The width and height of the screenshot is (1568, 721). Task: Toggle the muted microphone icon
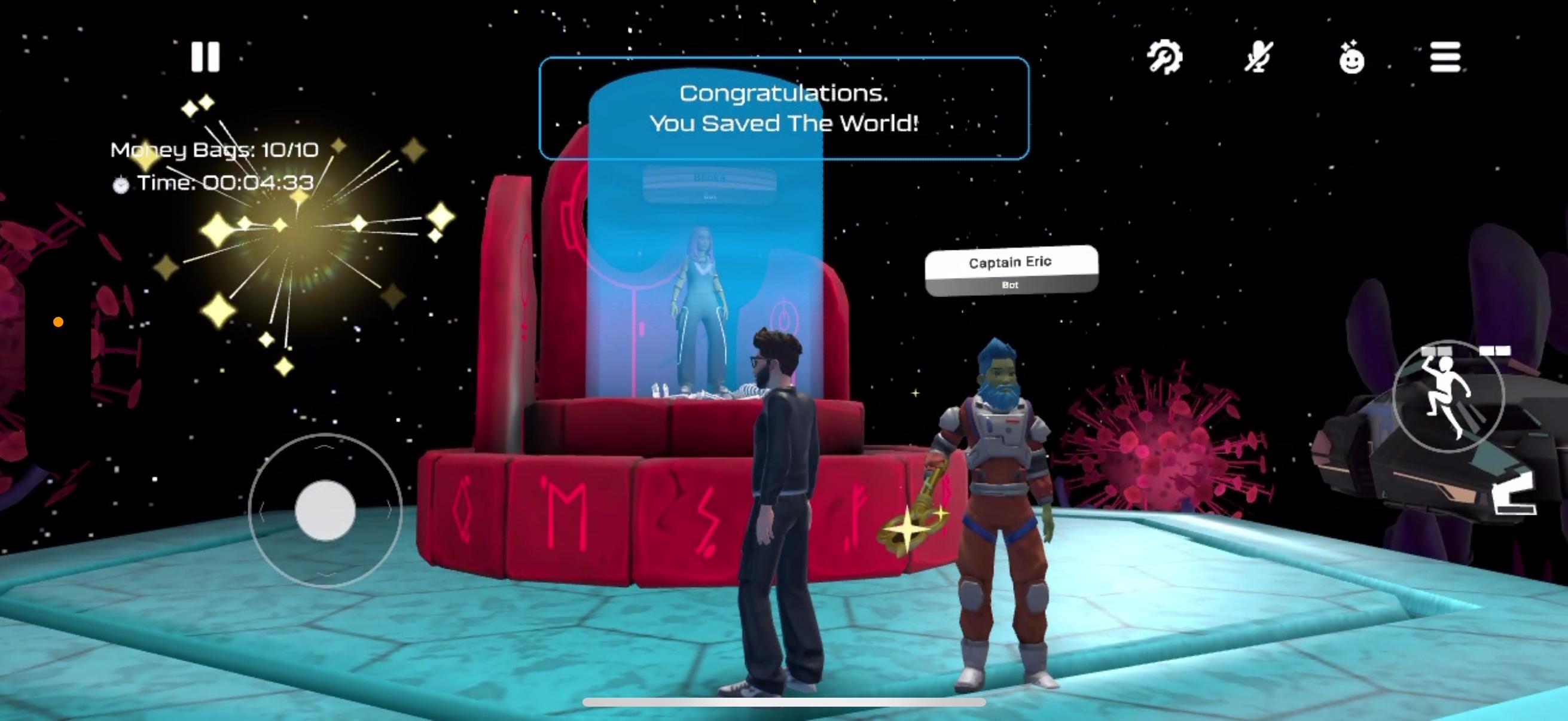[1258, 57]
